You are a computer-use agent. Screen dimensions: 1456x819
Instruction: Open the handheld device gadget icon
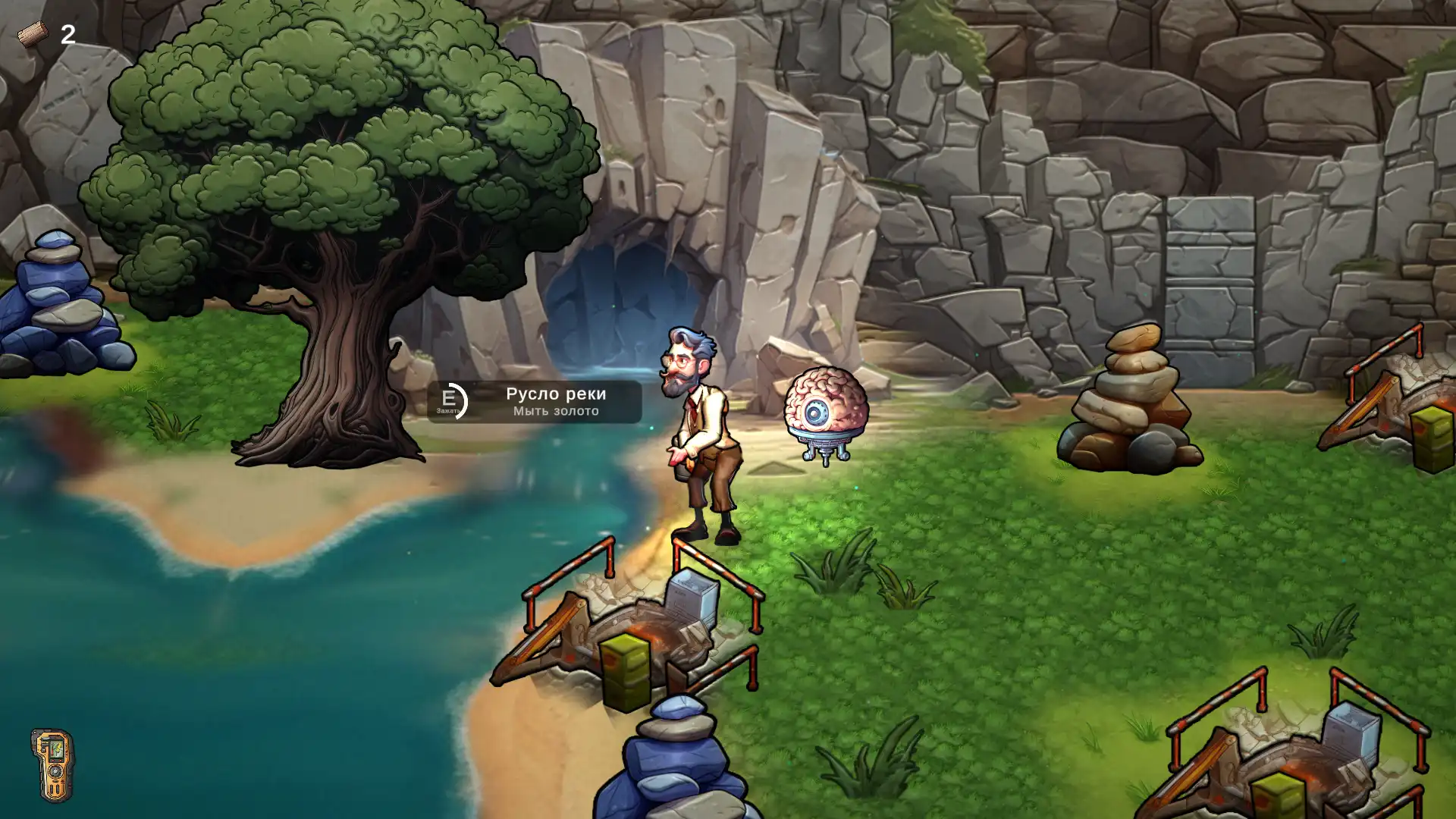pyautogui.click(x=52, y=764)
